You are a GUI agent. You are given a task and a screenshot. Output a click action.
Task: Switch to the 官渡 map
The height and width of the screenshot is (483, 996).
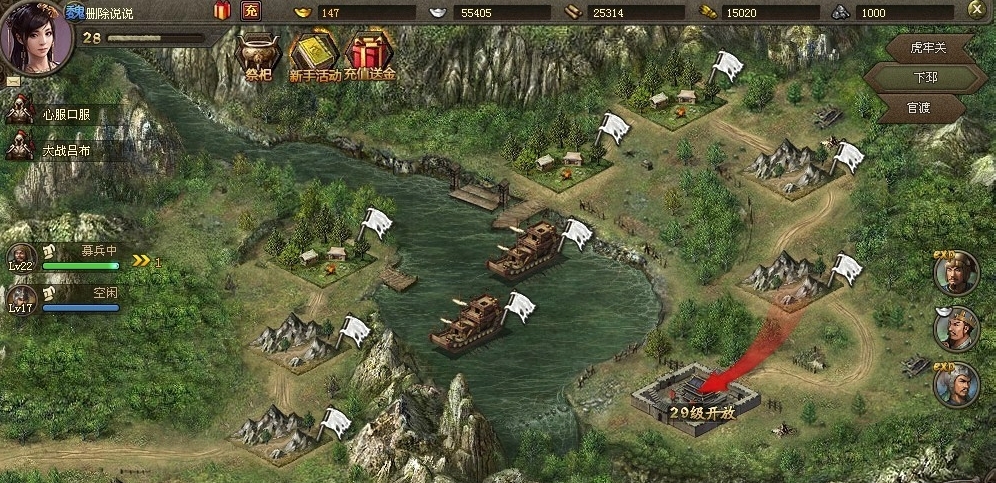[x=920, y=107]
